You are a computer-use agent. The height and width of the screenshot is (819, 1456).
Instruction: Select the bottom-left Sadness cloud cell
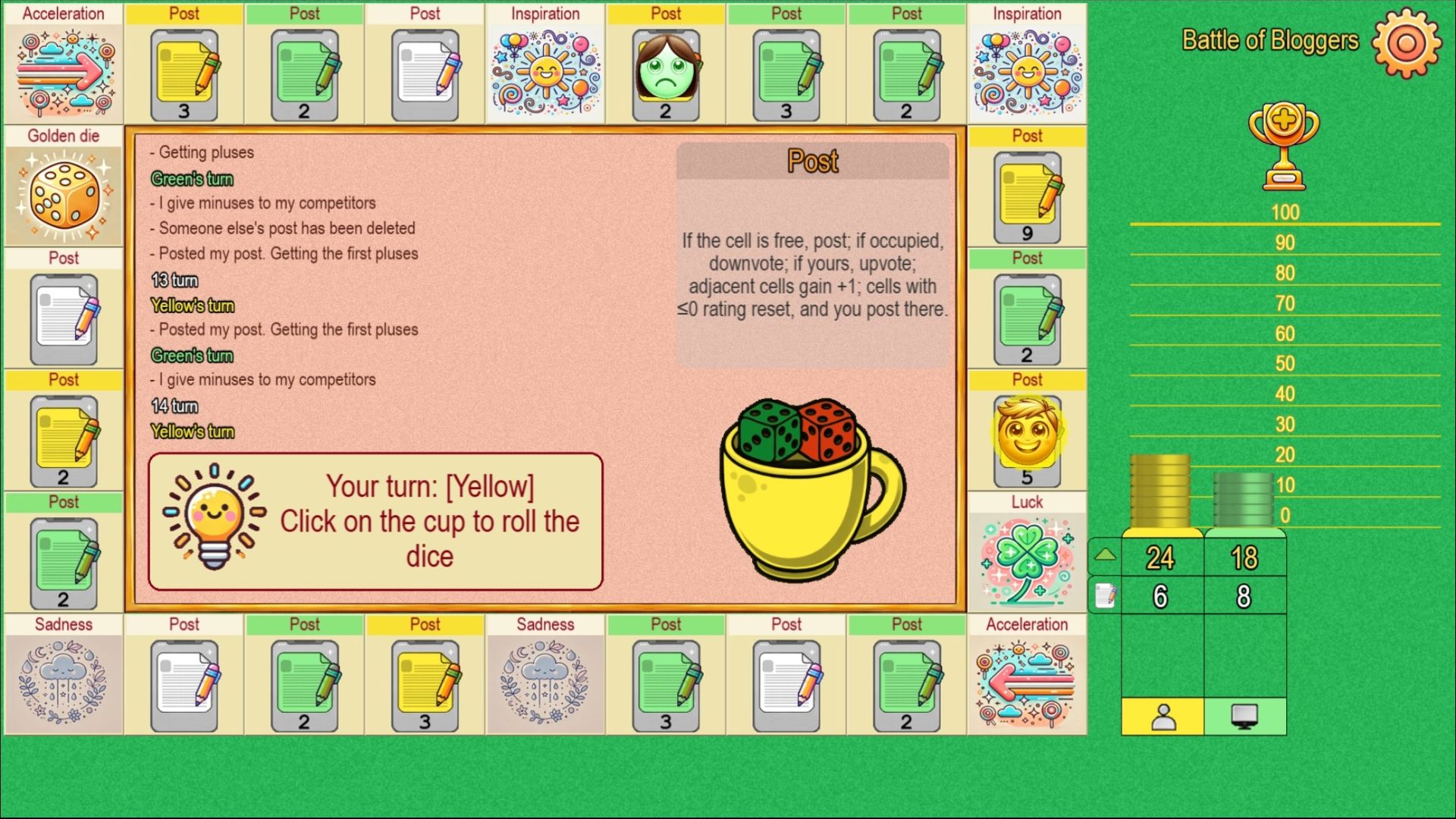coord(64,682)
